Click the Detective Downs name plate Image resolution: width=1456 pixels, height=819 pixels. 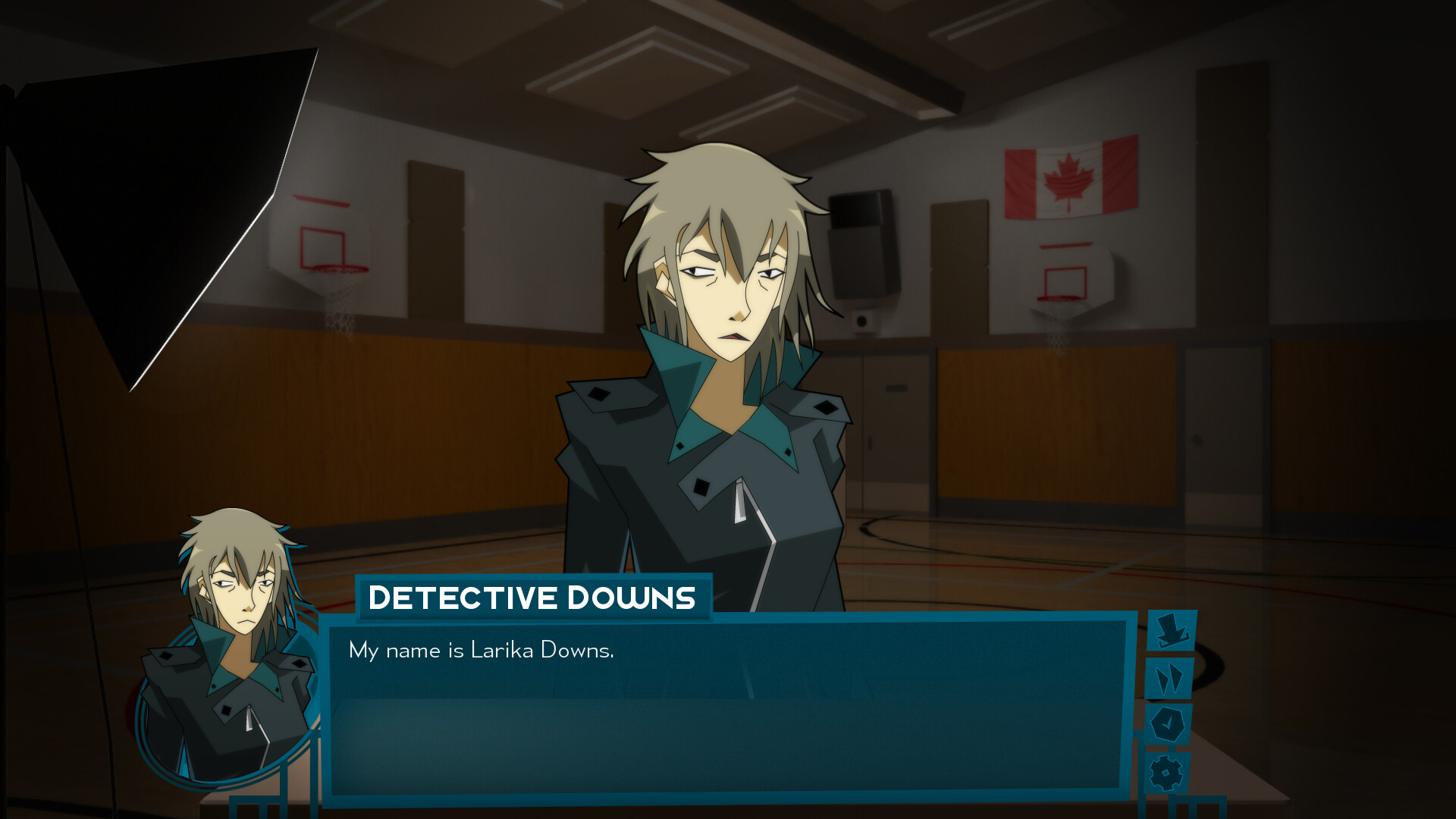531,598
